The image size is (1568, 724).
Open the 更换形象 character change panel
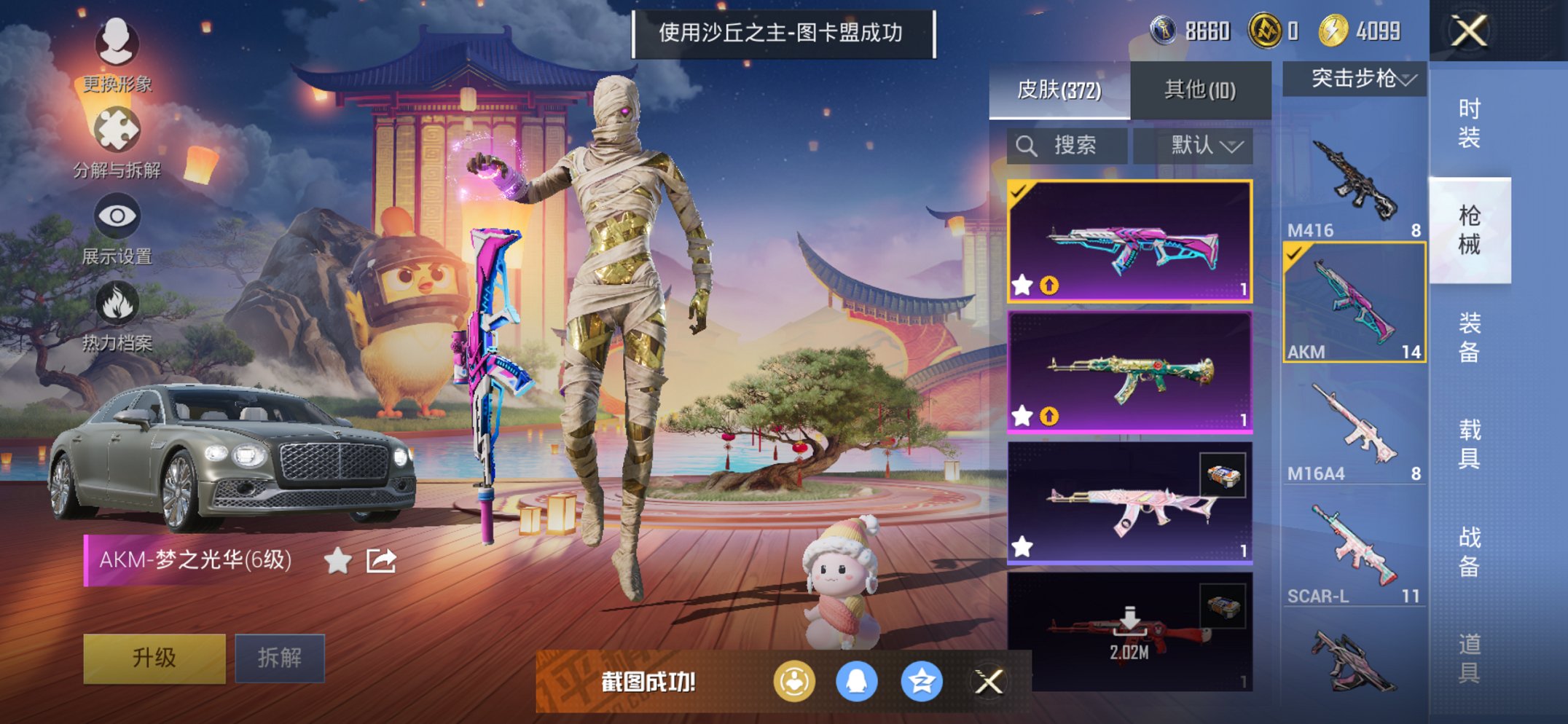pos(117,44)
